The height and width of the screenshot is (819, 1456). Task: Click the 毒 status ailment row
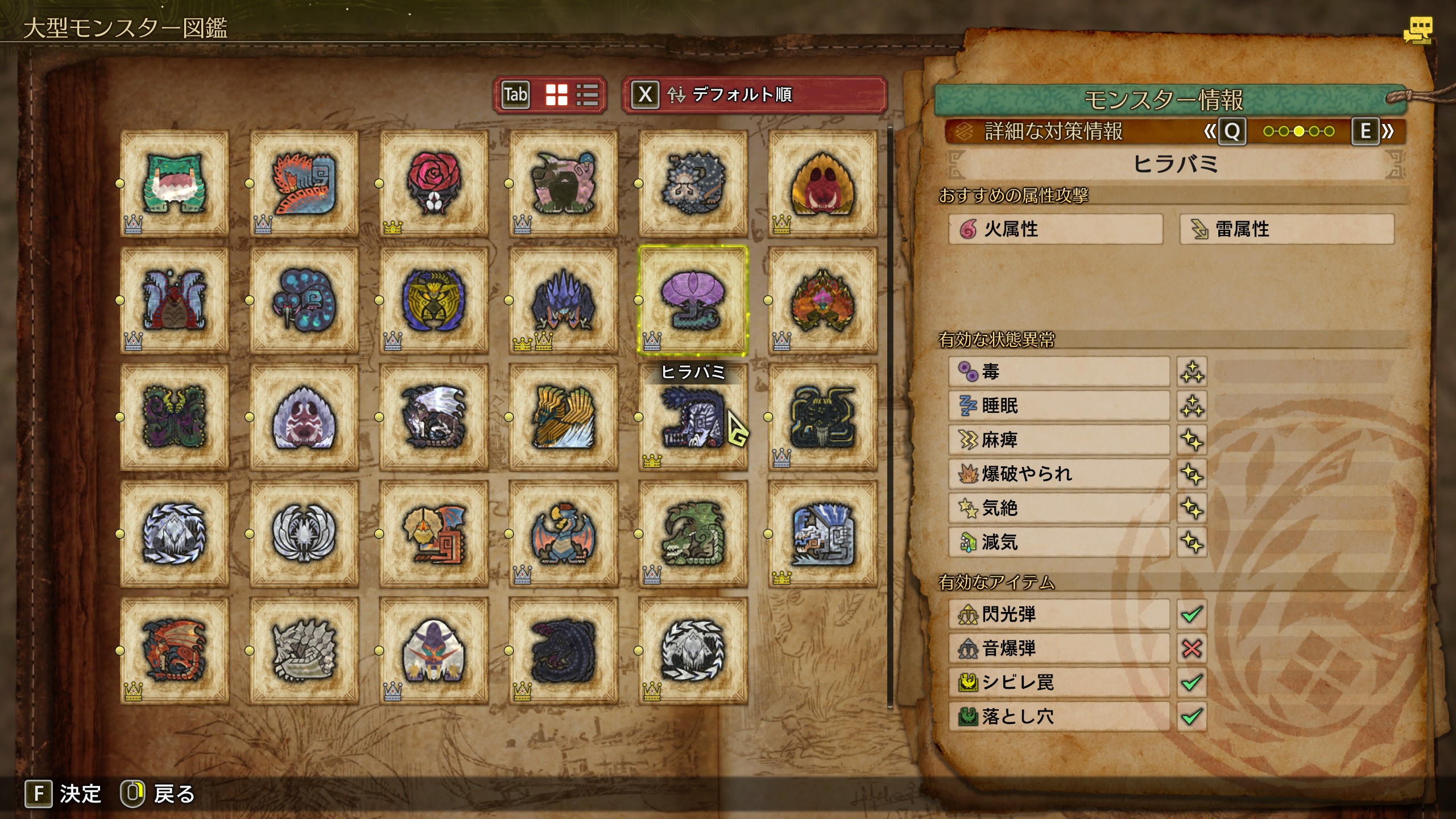(x=1058, y=372)
